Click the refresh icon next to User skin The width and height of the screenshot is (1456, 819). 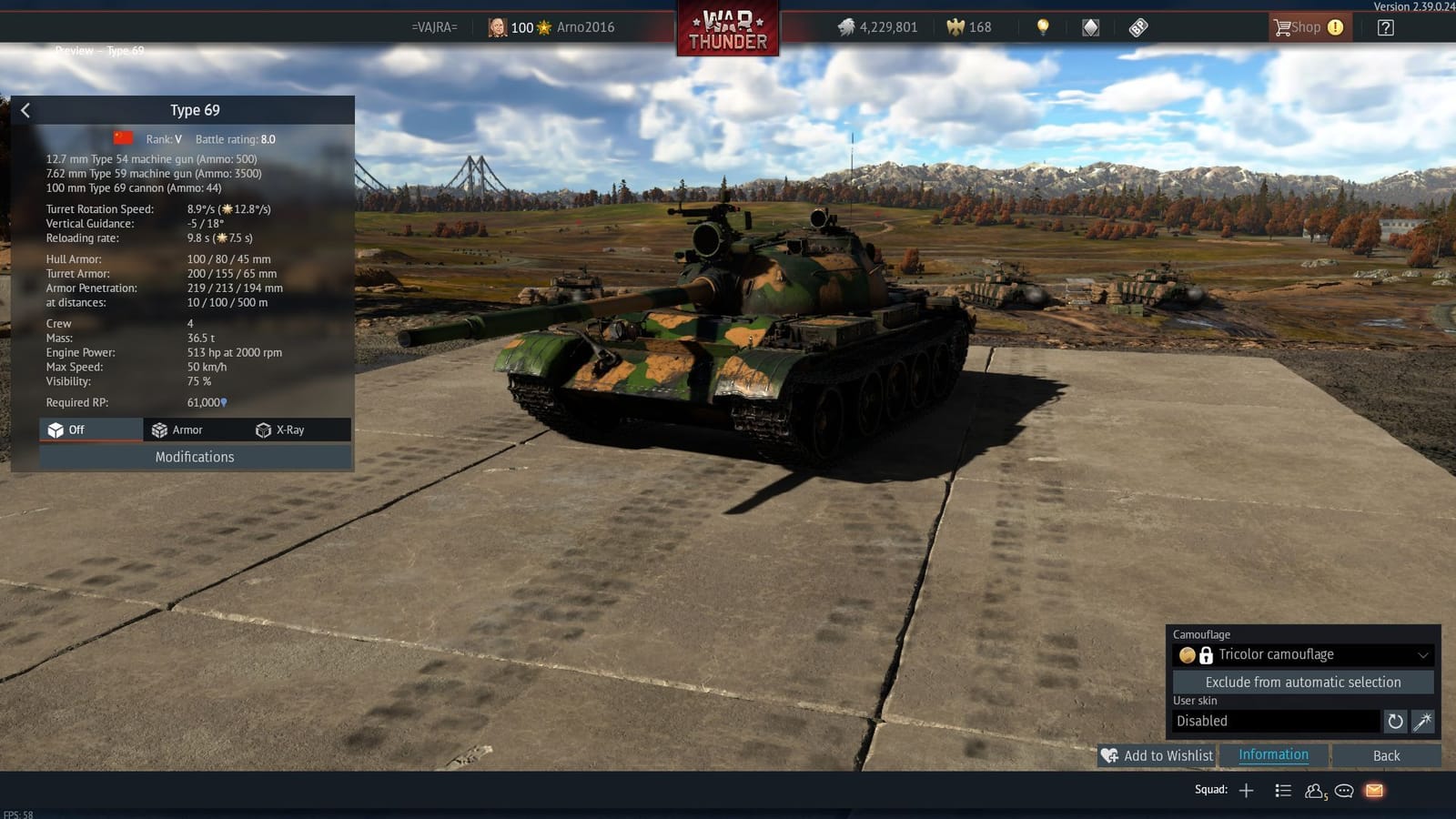(1395, 721)
